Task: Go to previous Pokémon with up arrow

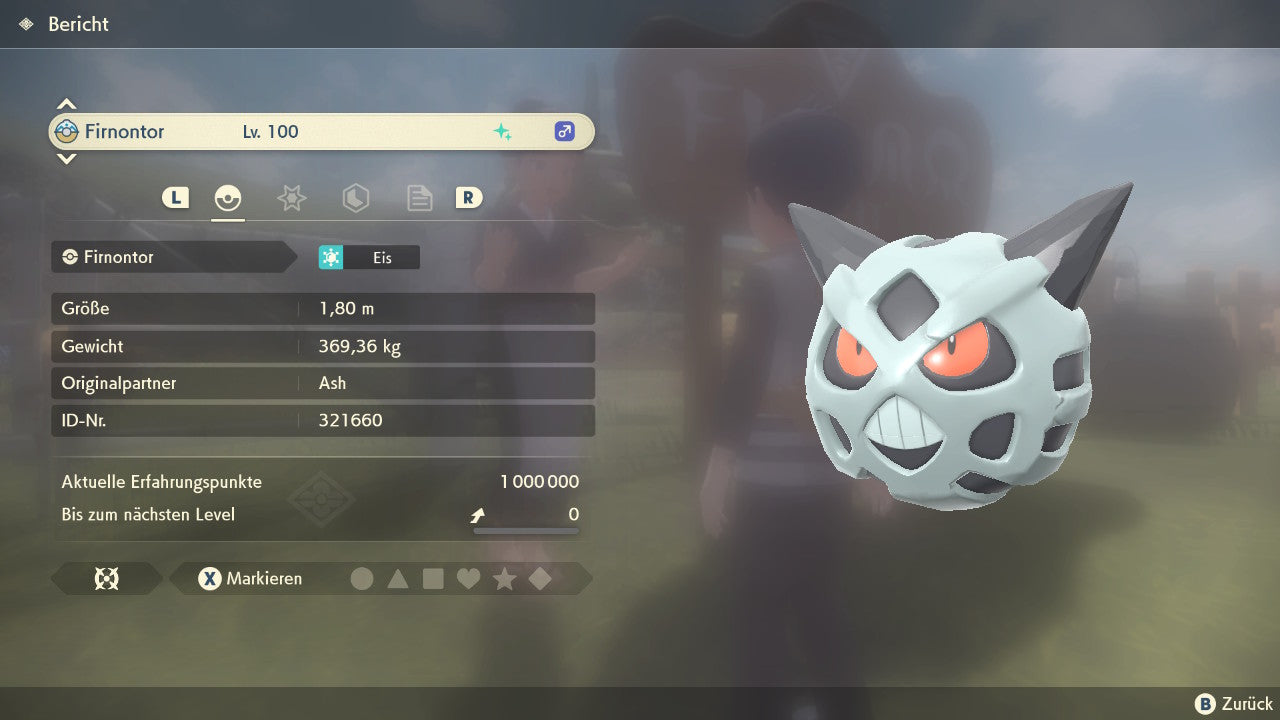Action: coord(66,104)
